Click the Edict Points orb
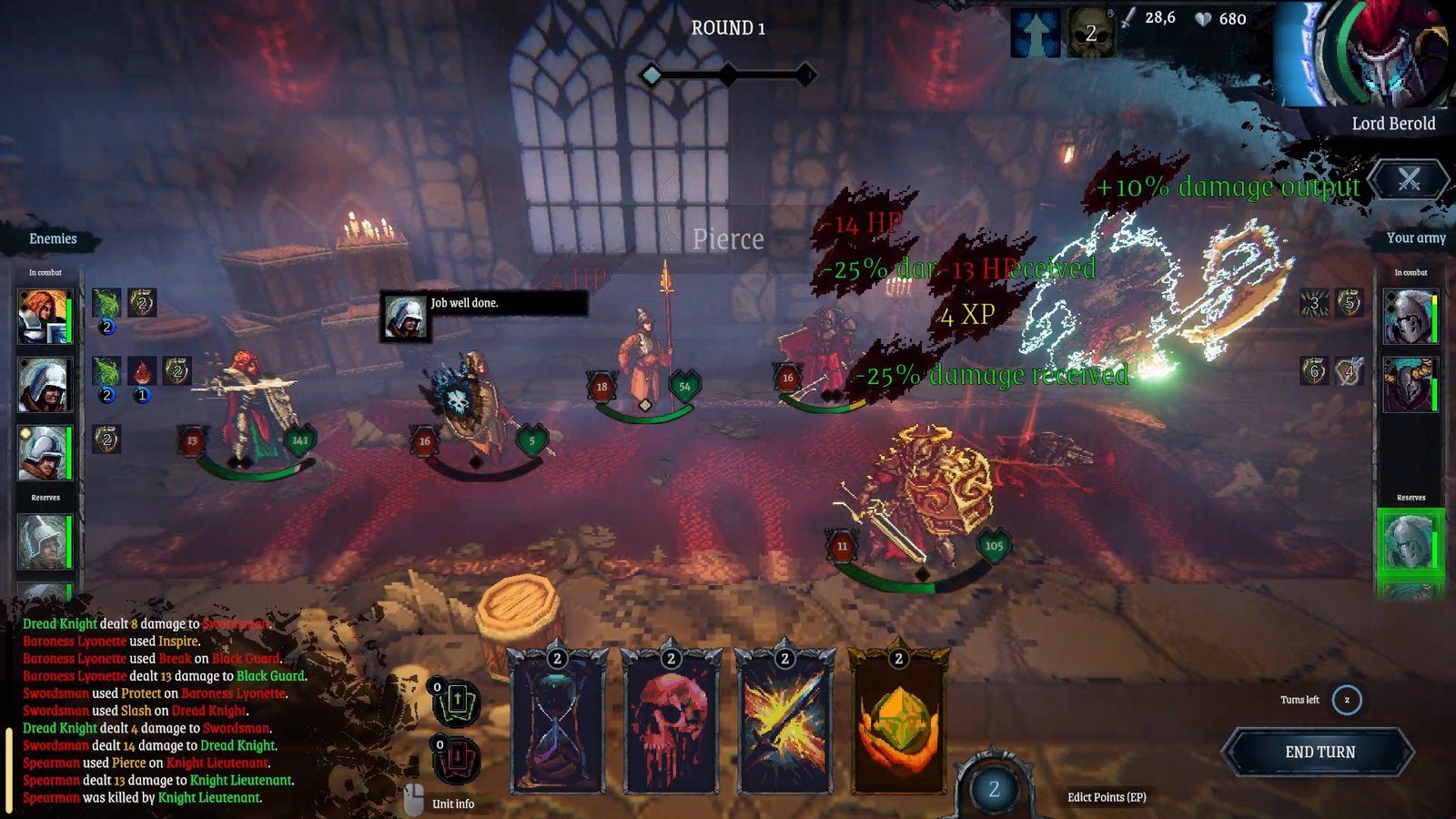 pyautogui.click(x=994, y=788)
